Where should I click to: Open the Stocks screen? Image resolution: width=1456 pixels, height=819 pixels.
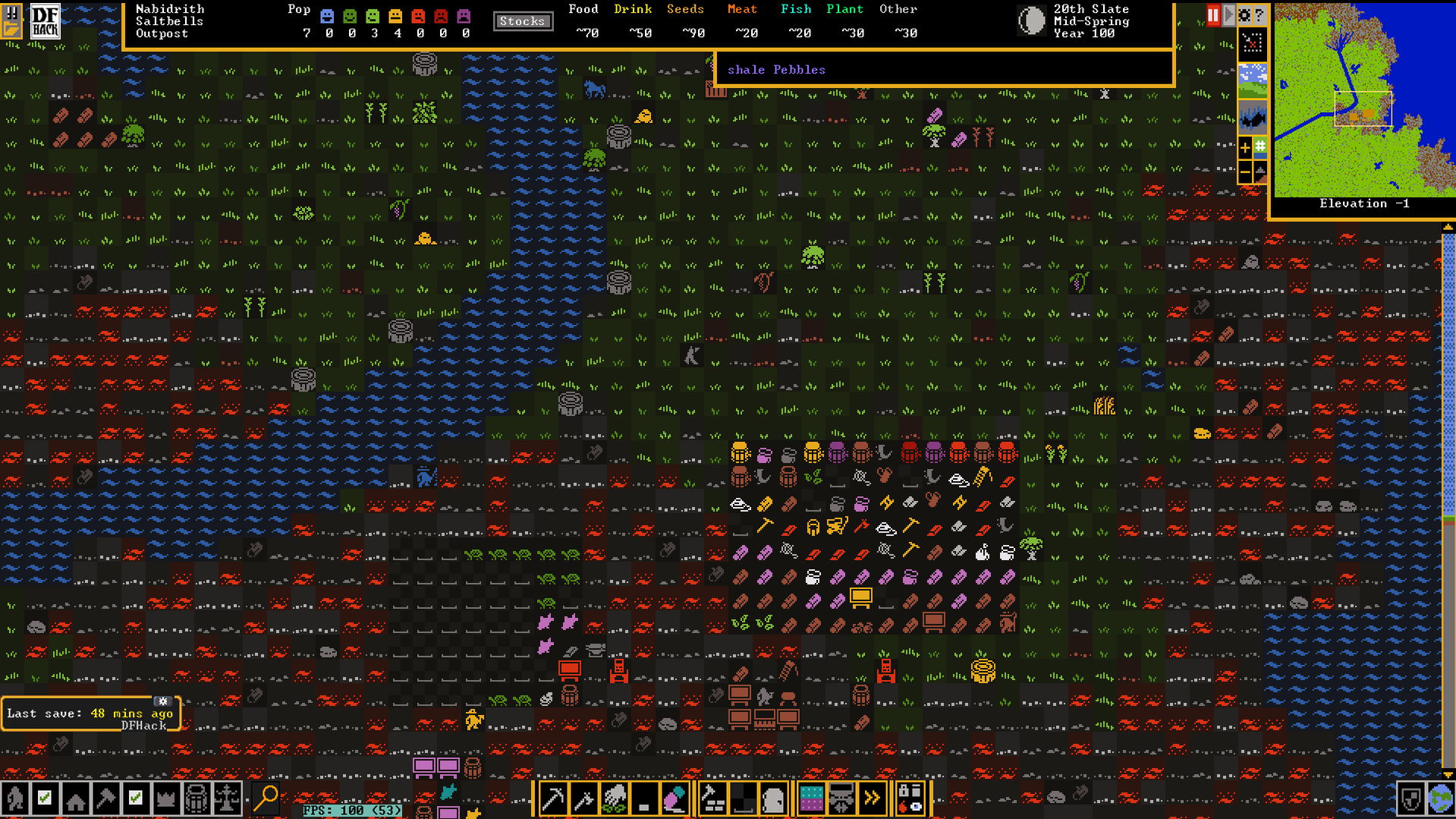tap(522, 21)
